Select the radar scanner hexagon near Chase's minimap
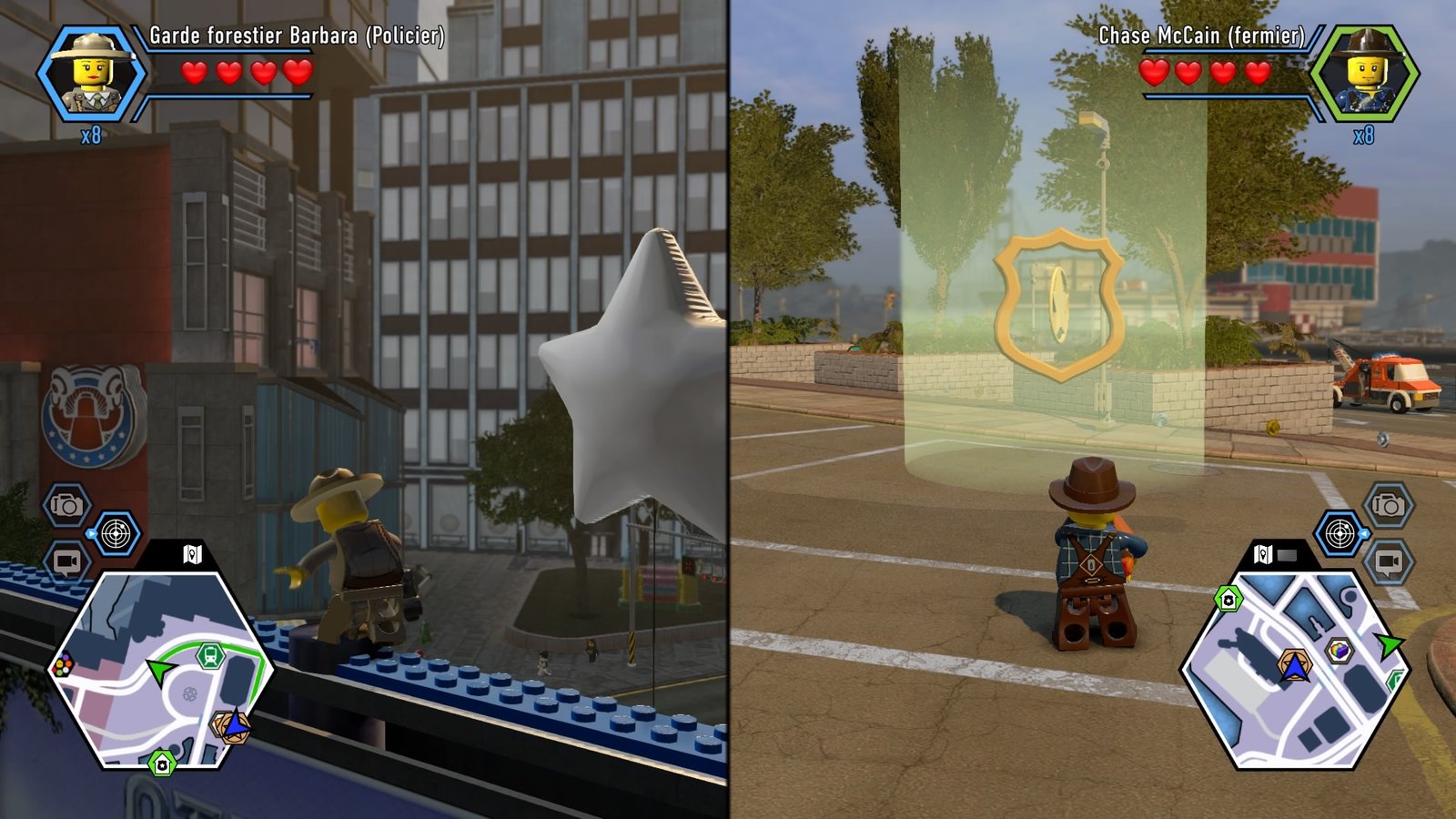 coord(1340,533)
